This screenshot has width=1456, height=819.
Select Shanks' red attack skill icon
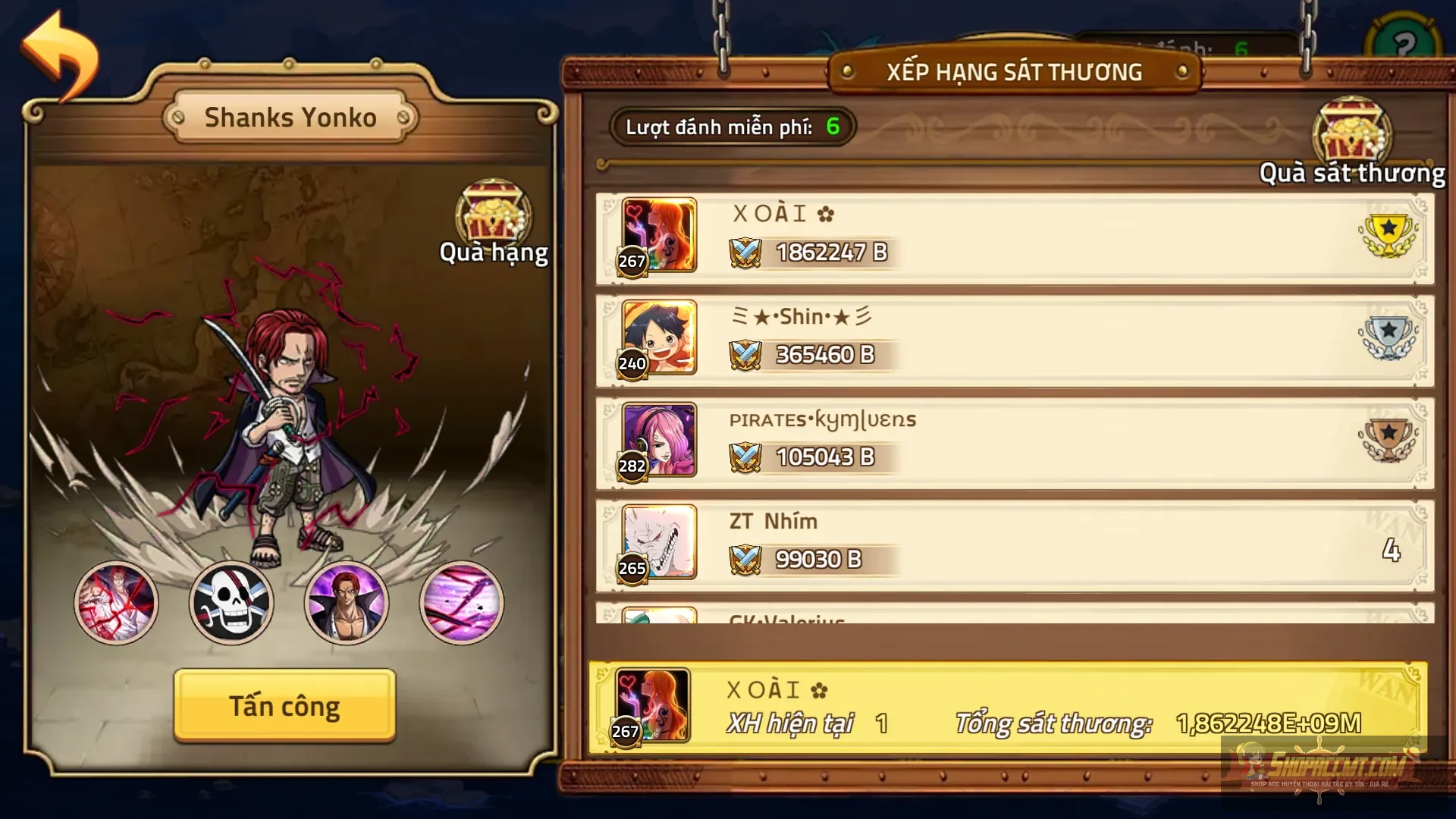click(115, 603)
